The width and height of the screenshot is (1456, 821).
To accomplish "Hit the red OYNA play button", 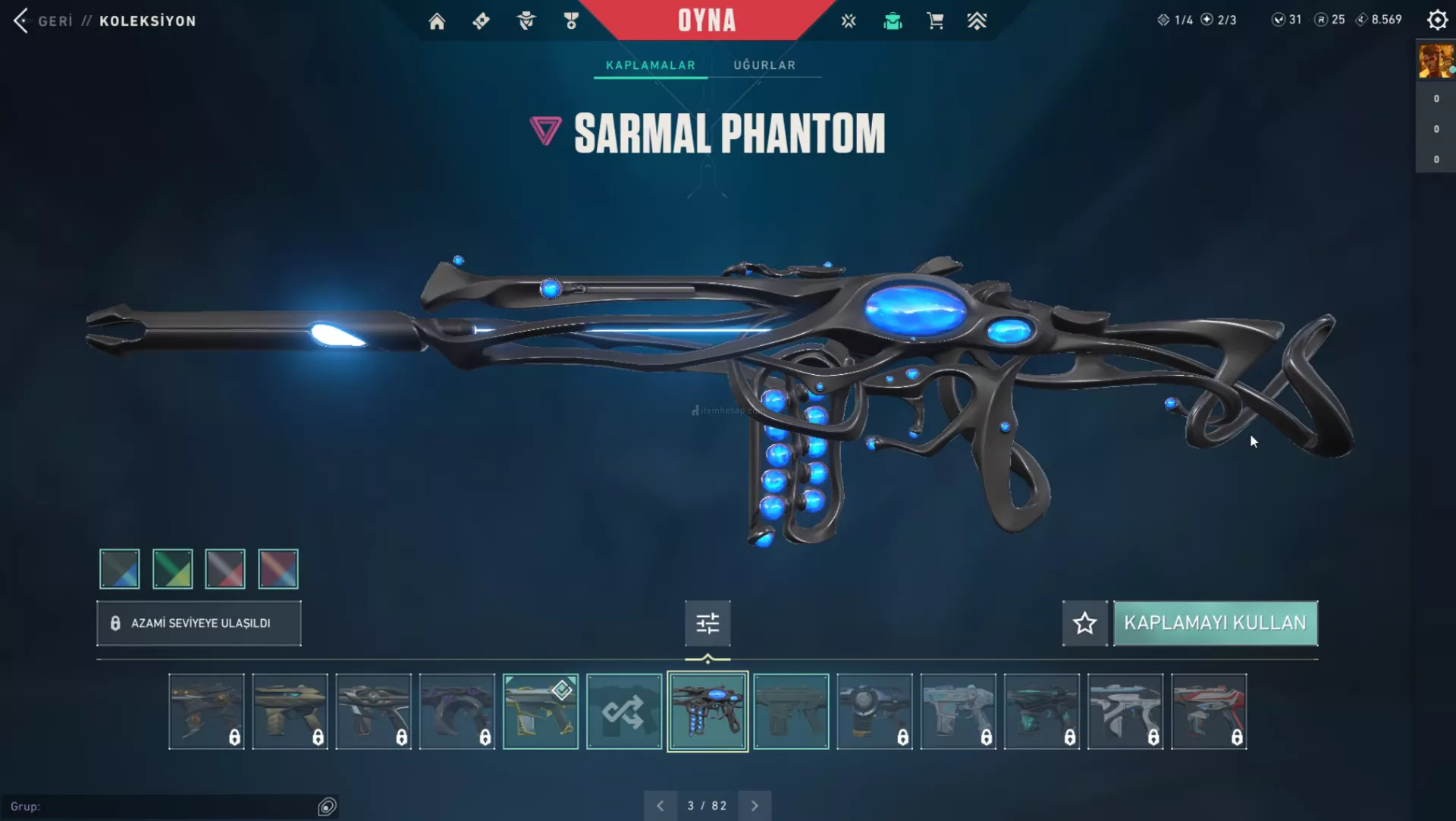I will (x=707, y=20).
